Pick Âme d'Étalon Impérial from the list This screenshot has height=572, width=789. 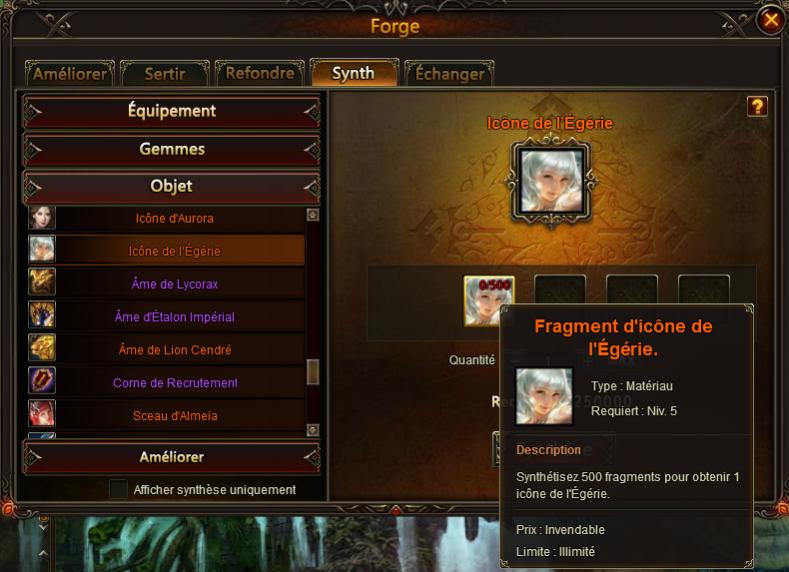174,317
